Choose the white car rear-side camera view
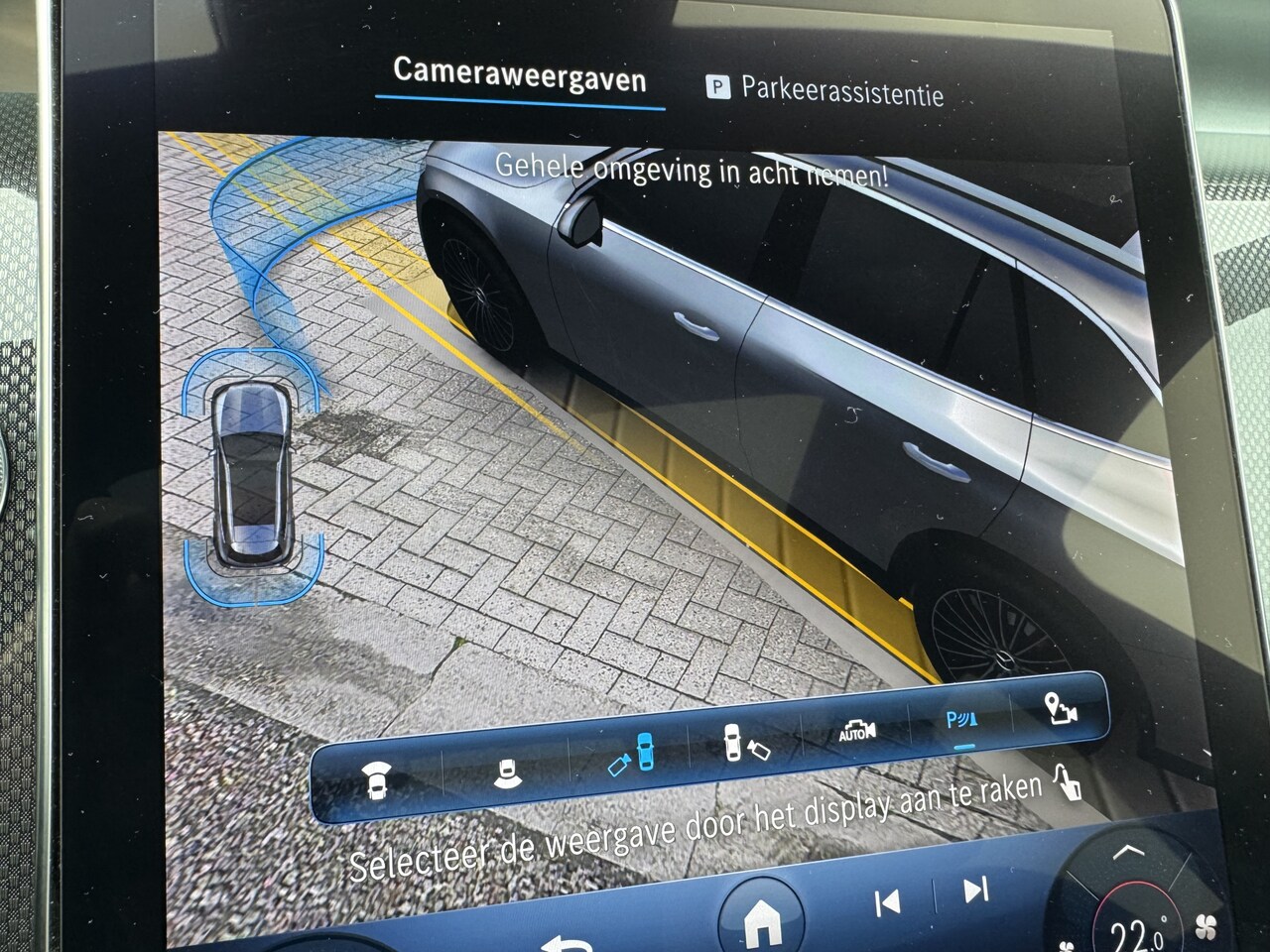This screenshot has height=952, width=1270. coord(745,743)
